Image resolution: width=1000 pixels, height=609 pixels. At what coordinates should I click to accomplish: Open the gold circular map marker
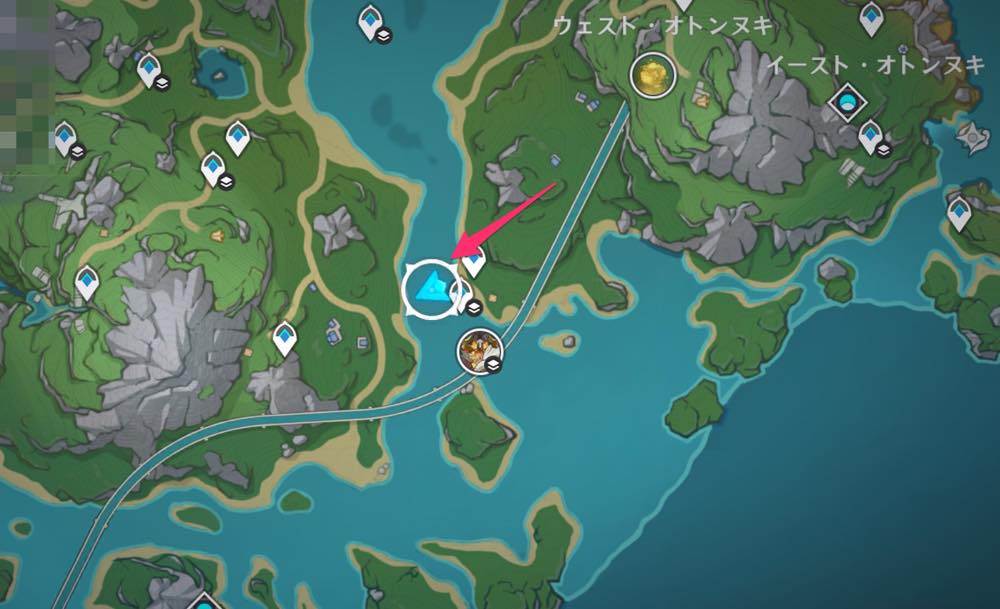(653, 74)
